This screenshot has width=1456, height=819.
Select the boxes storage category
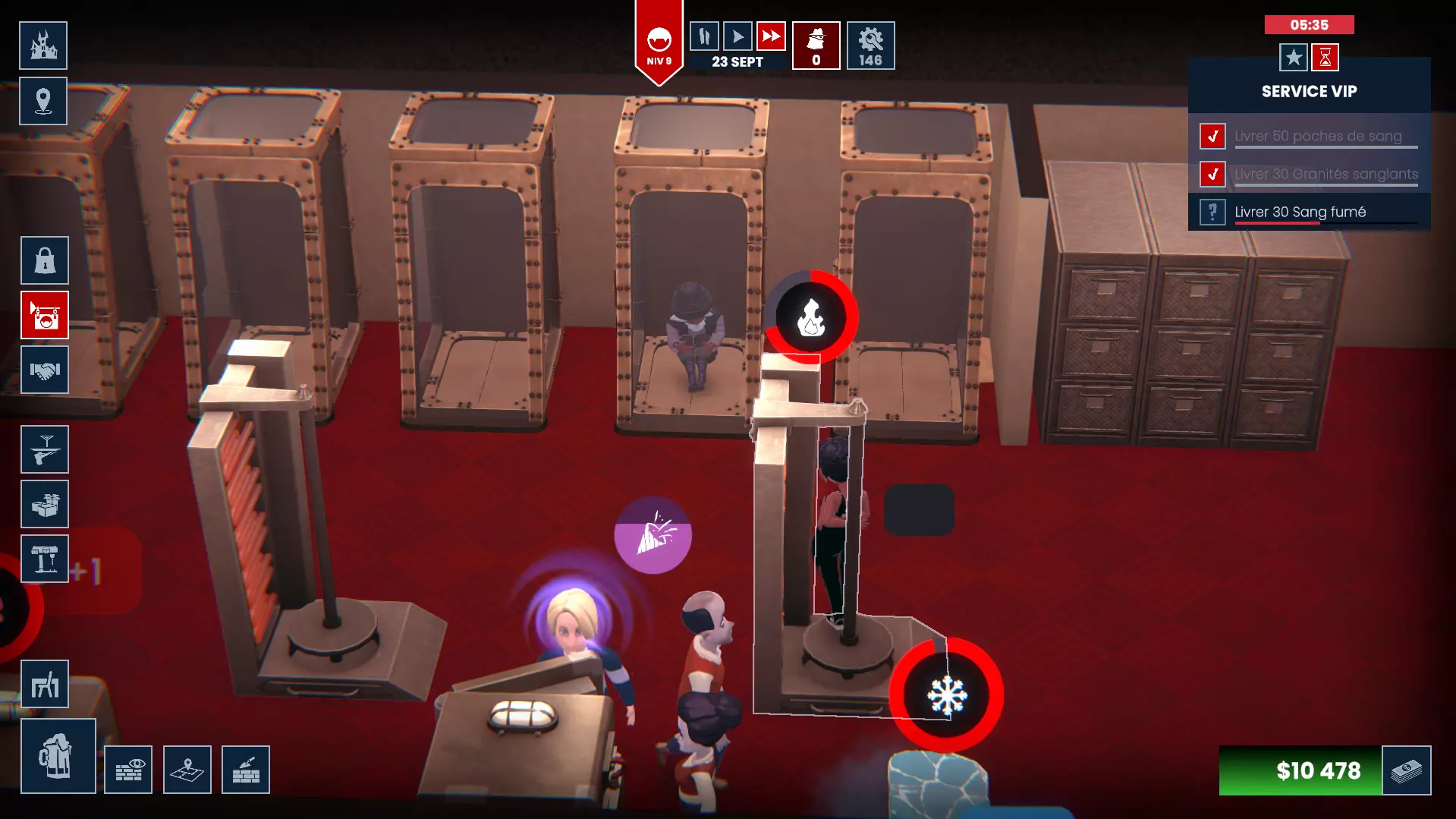[x=45, y=504]
